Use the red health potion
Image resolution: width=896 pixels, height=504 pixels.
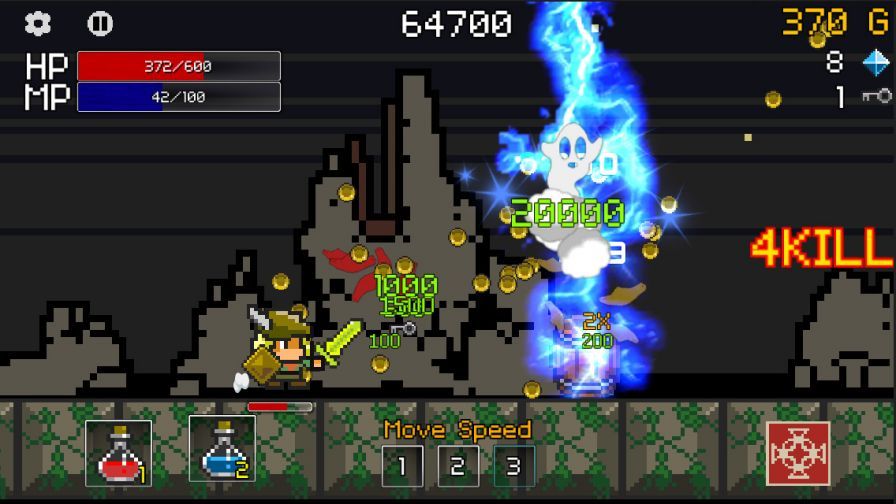[x=119, y=453]
